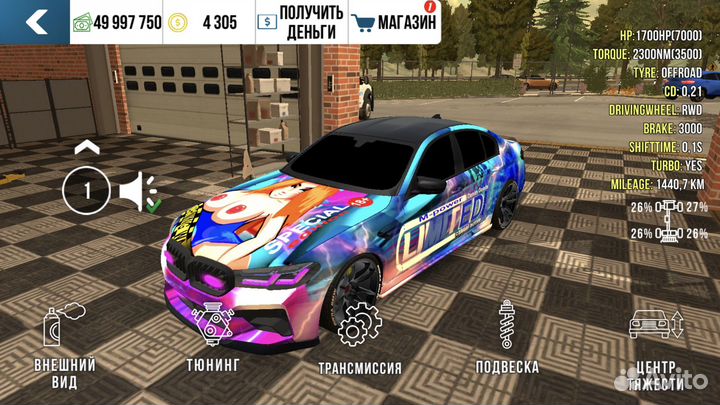This screenshot has width=720, height=405.
Task: Open the ПОЛУЧИТЬ ДЕНЬГИ offer
Action: coord(300,21)
